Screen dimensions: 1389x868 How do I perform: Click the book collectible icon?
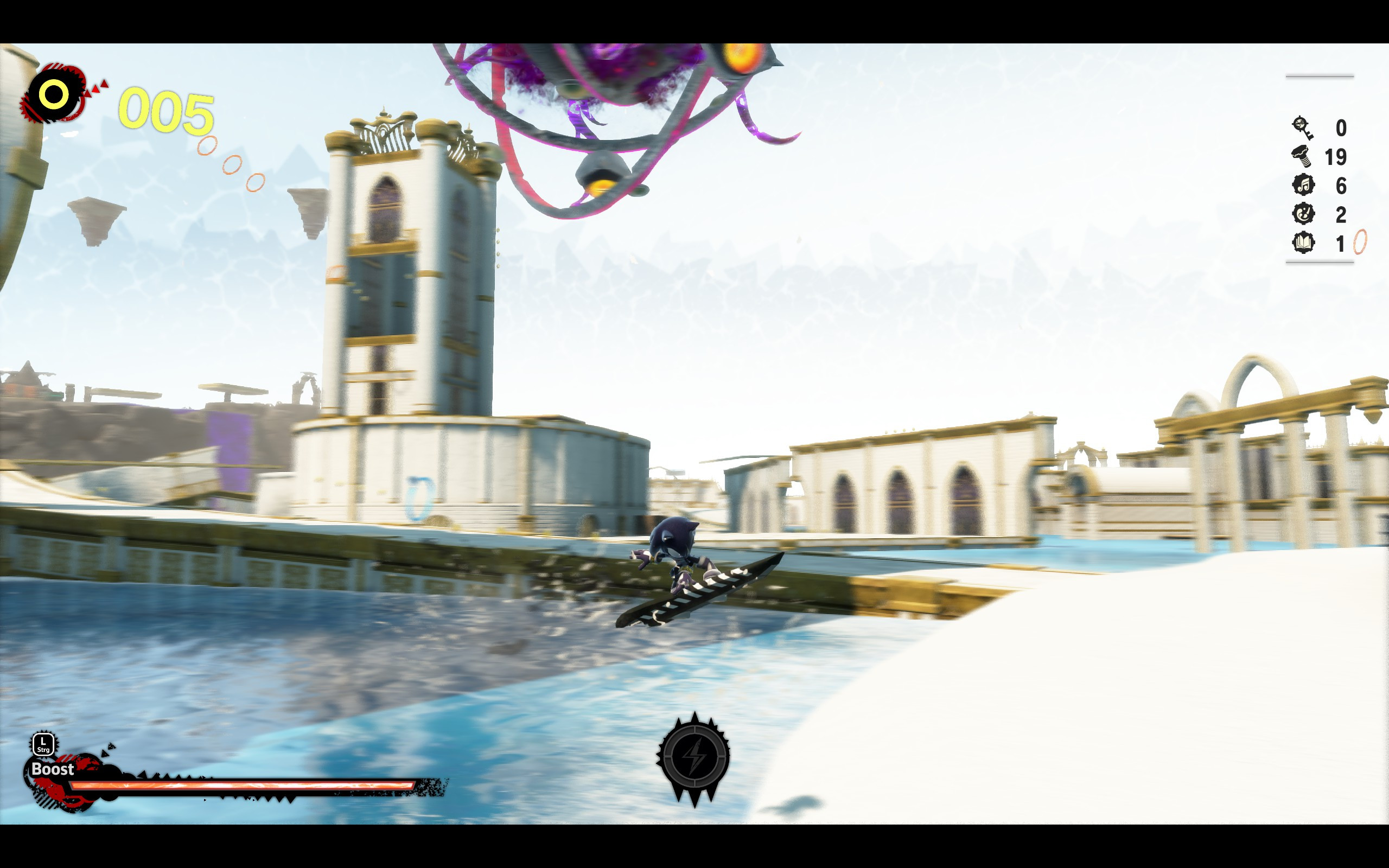tap(1303, 241)
